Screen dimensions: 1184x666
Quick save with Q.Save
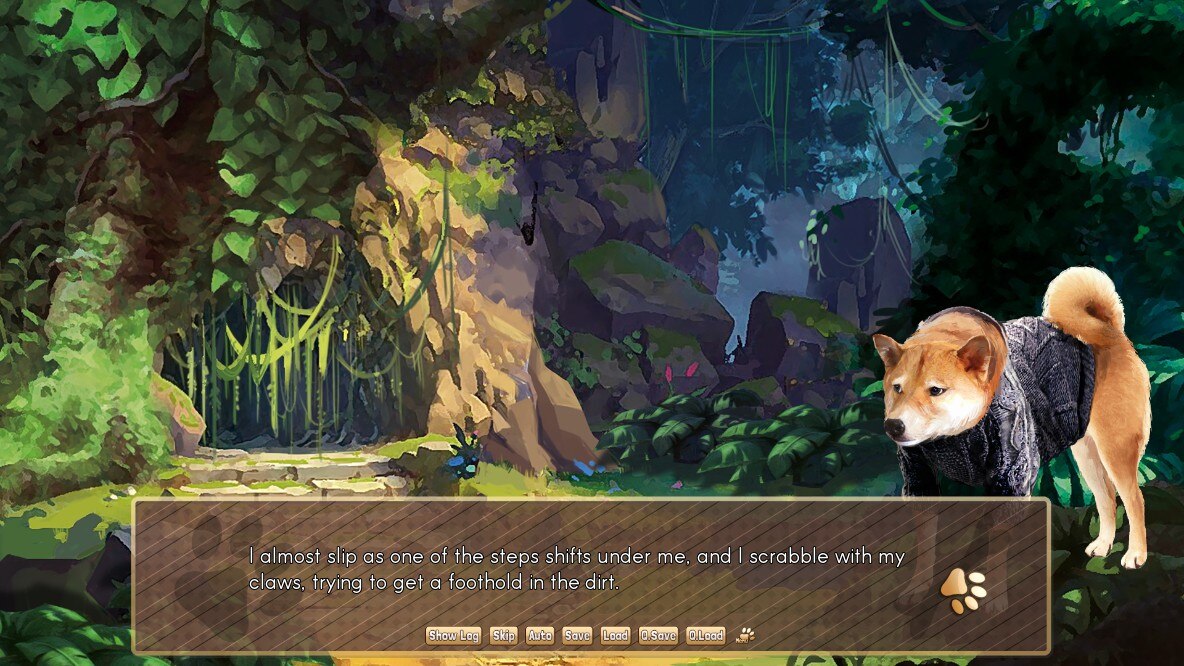(658, 635)
